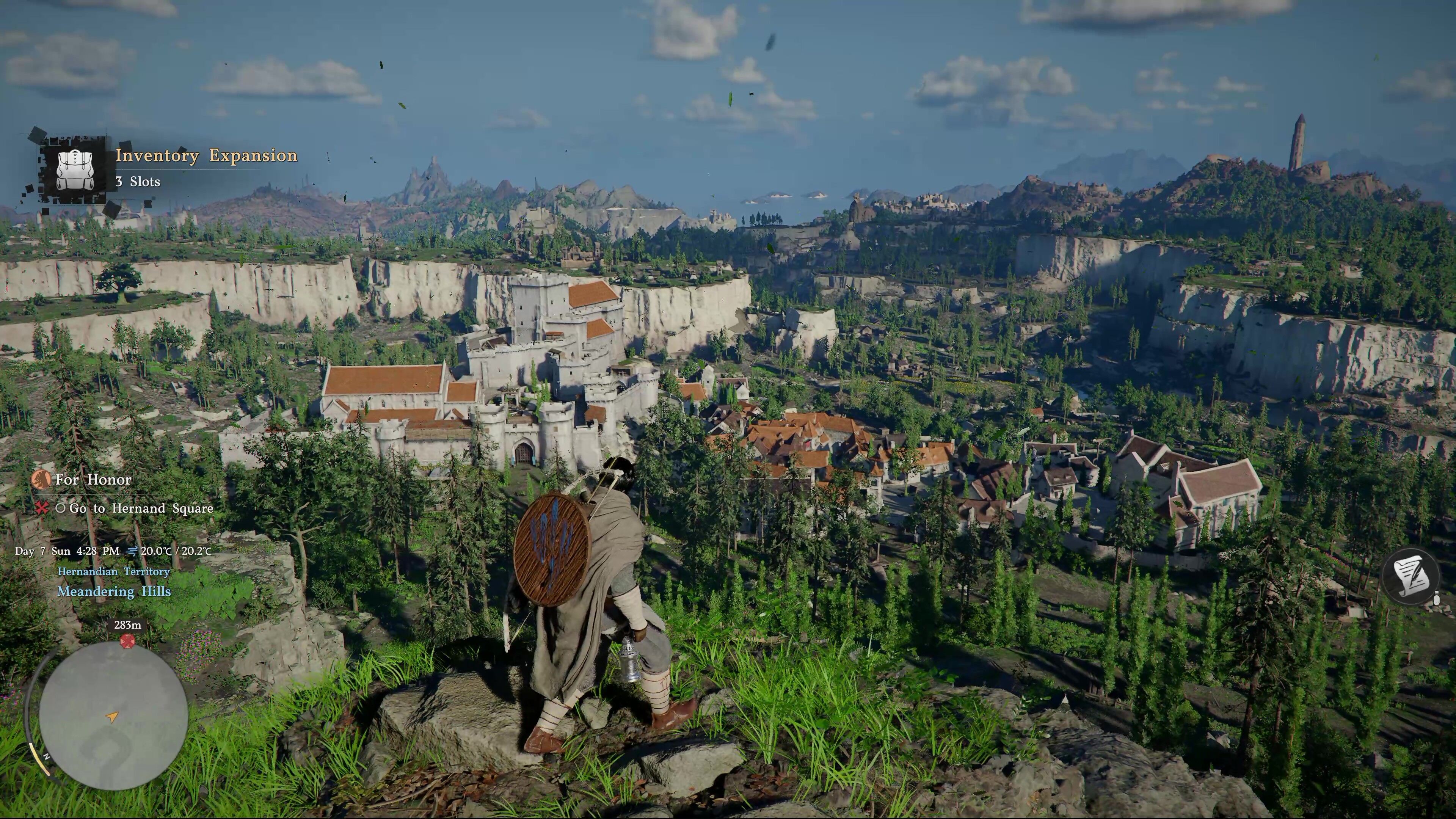Click the red quest marker on minimap
Viewport: 1456px width, 819px height.
[x=128, y=641]
